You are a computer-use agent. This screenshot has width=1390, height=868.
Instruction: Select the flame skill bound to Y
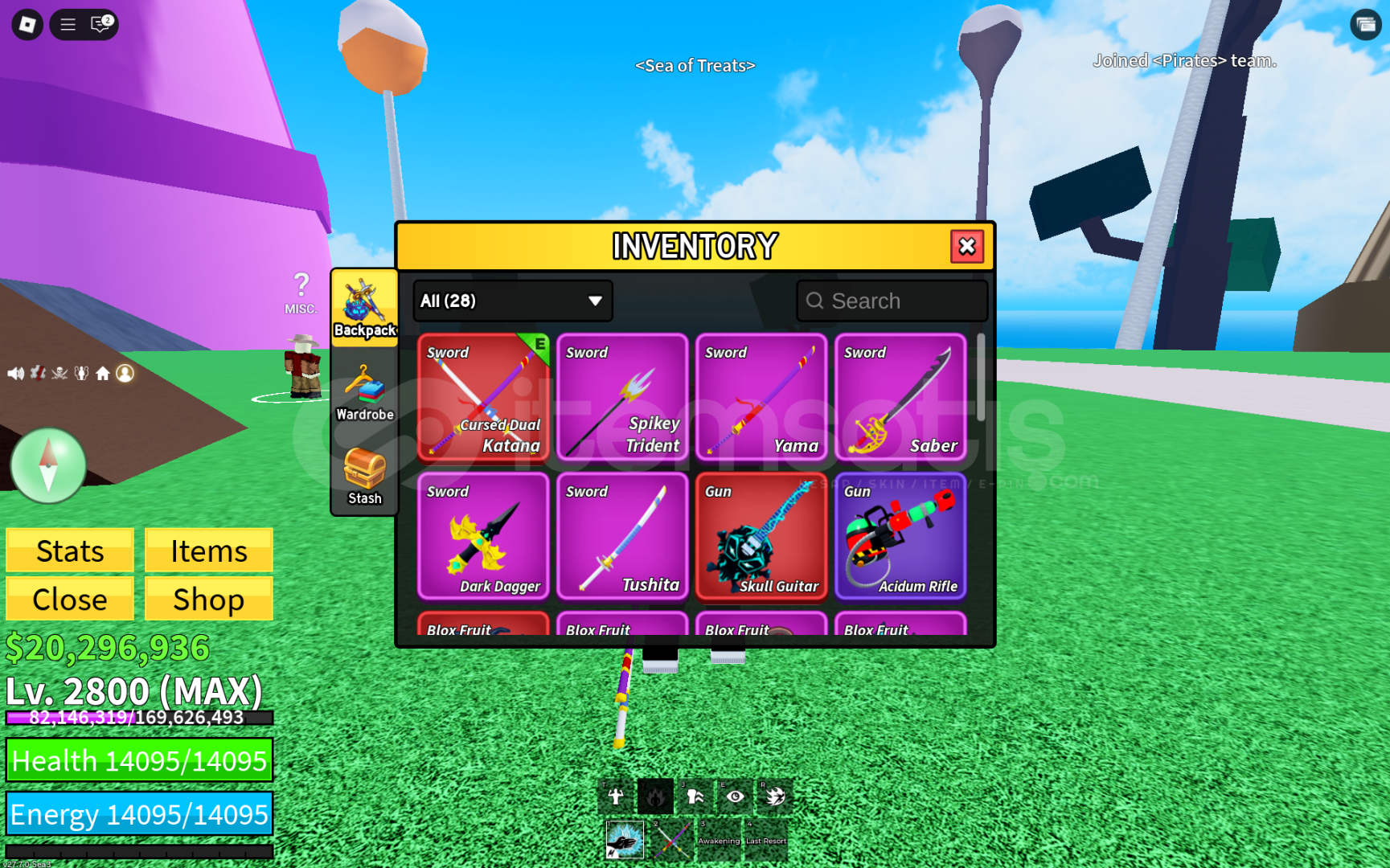click(x=655, y=796)
